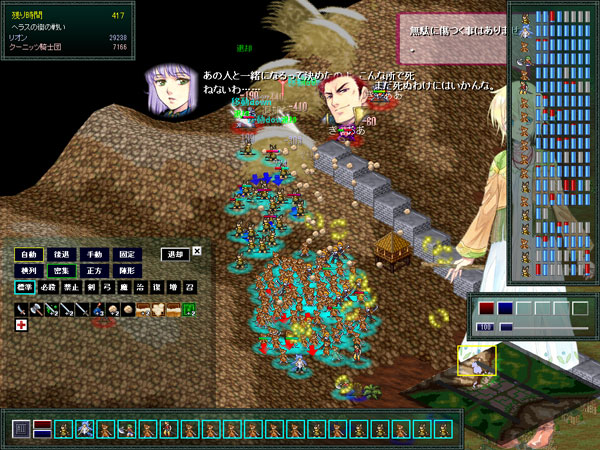This screenshot has width=600, height=450.
Task: Order a retreat with the 退却 button
Action: point(175,254)
